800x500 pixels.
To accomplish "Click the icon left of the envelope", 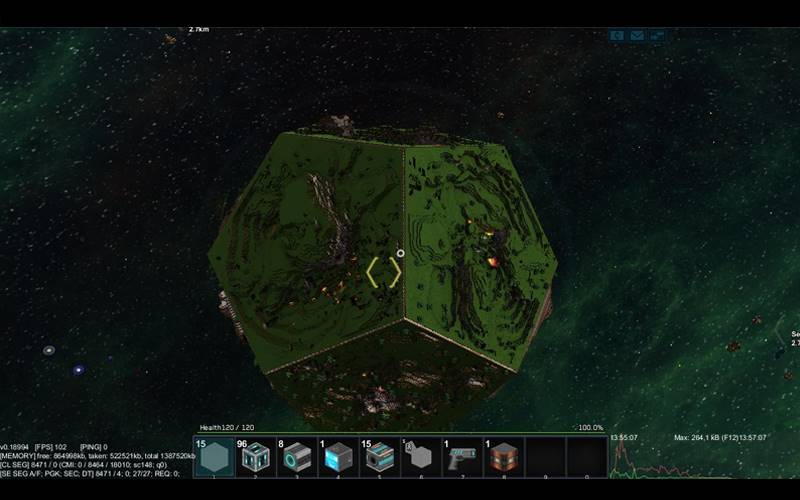I will pos(618,36).
